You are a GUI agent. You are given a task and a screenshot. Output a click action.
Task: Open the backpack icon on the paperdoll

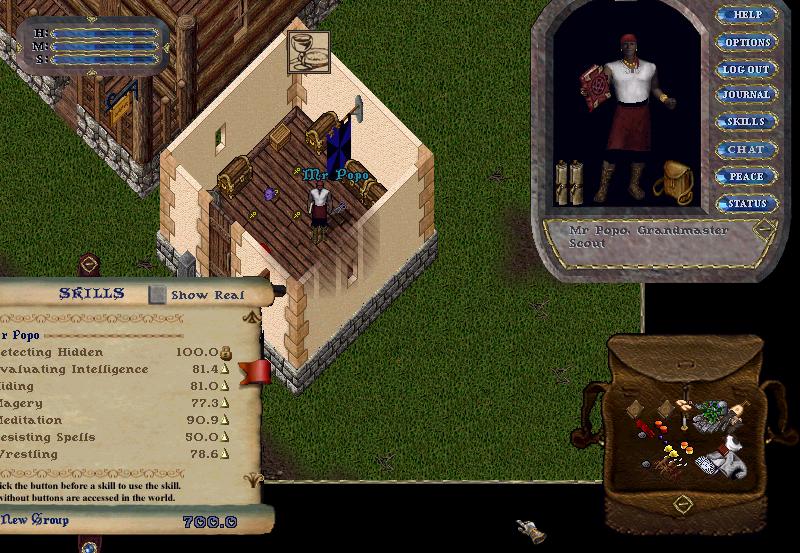click(x=674, y=182)
